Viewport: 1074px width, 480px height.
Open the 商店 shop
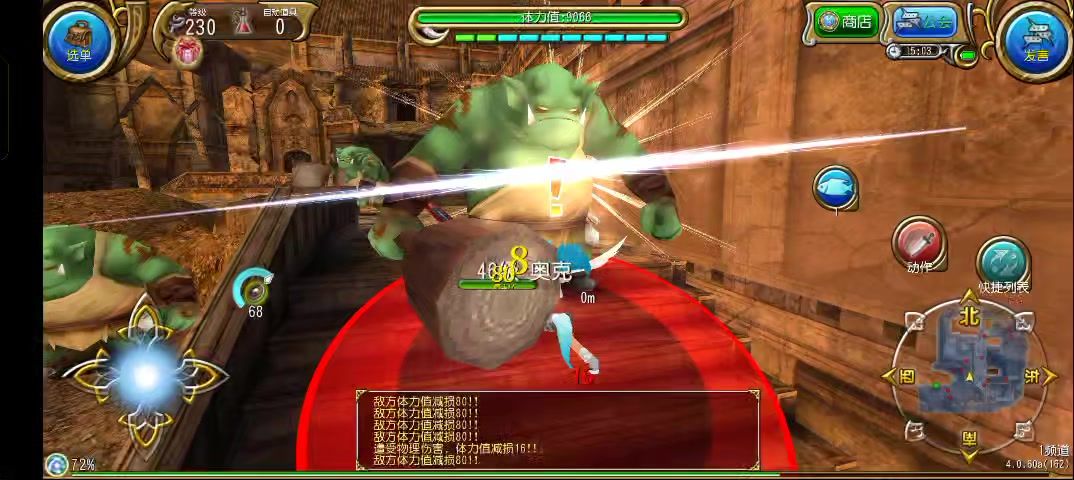[845, 21]
